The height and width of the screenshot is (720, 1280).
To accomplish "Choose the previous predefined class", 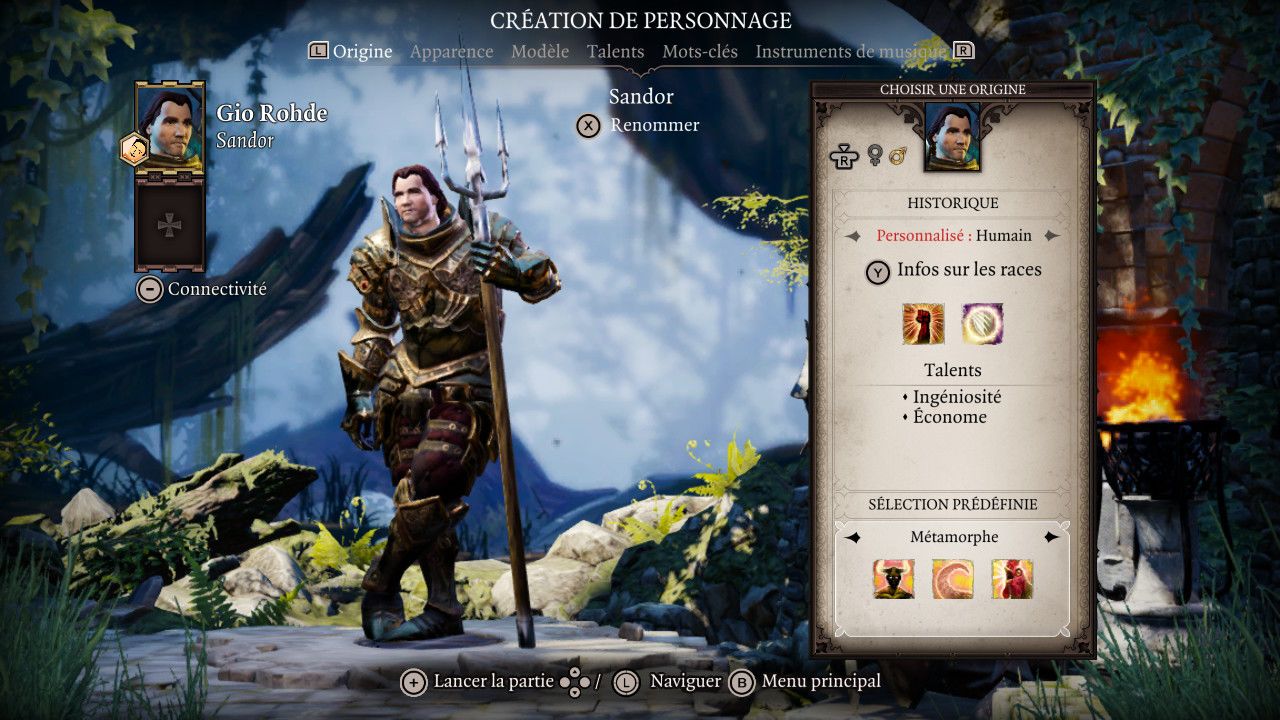I will pyautogui.click(x=852, y=538).
